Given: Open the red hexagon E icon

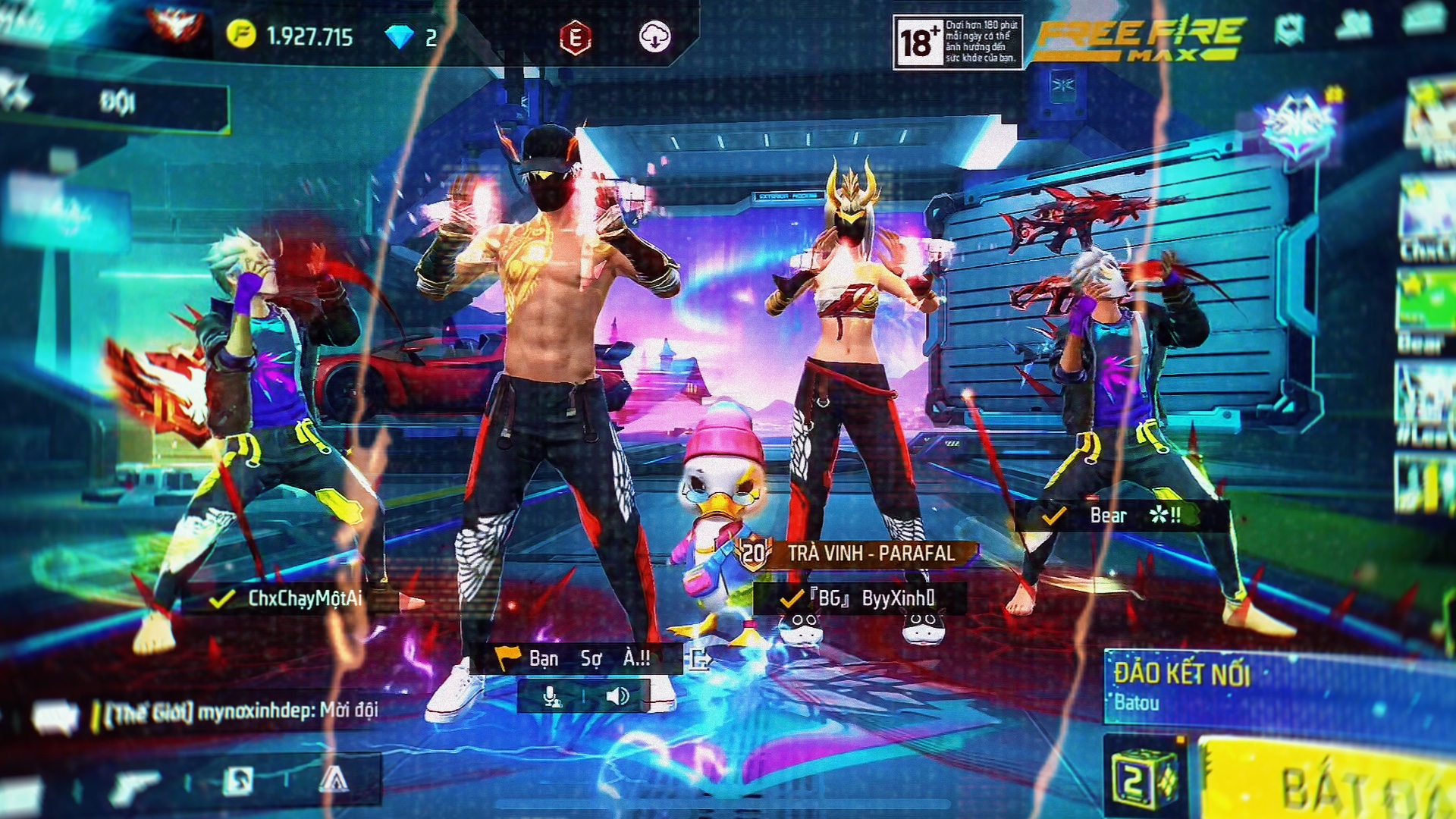Looking at the screenshot, I should [575, 38].
